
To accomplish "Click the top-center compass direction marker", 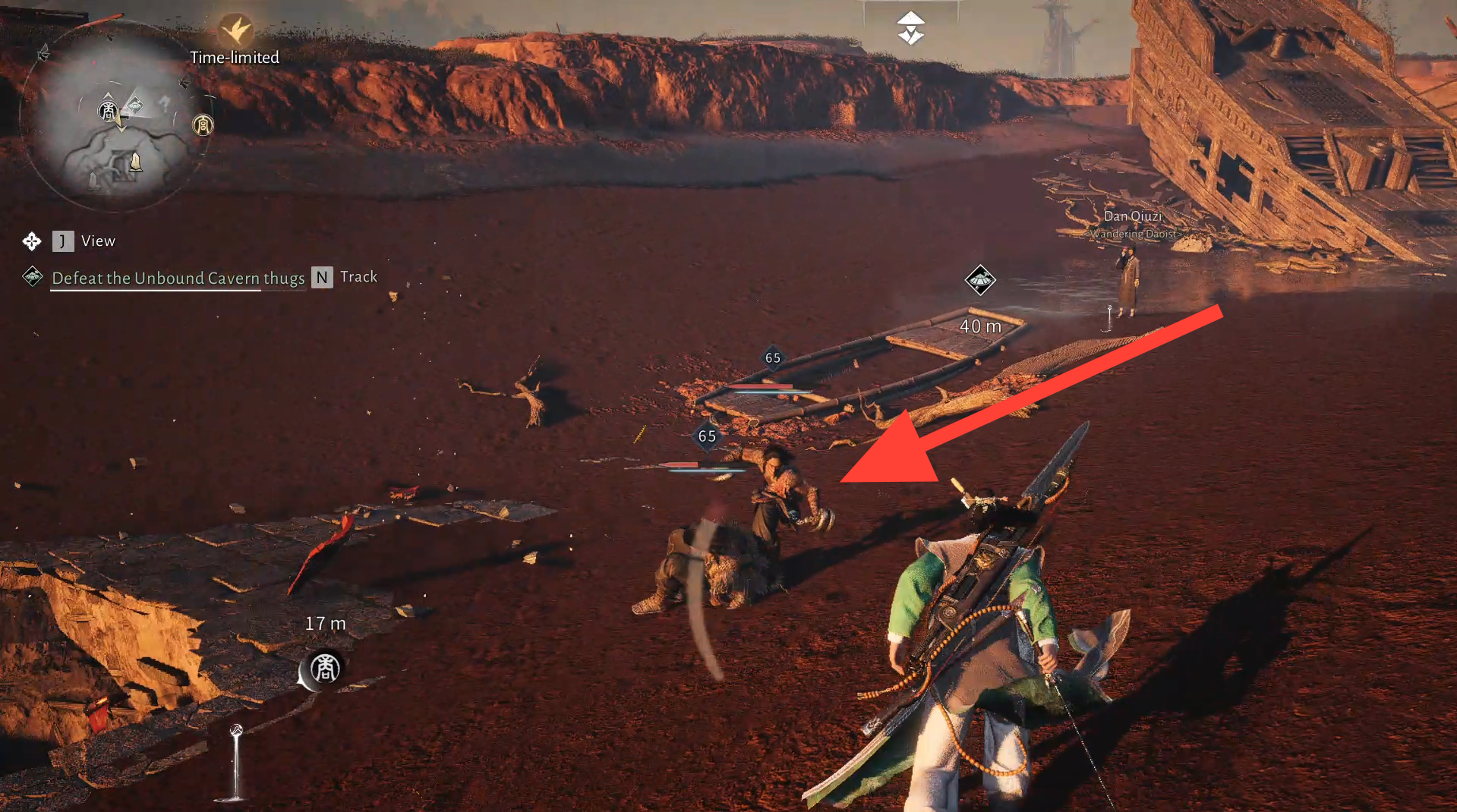I will [910, 28].
